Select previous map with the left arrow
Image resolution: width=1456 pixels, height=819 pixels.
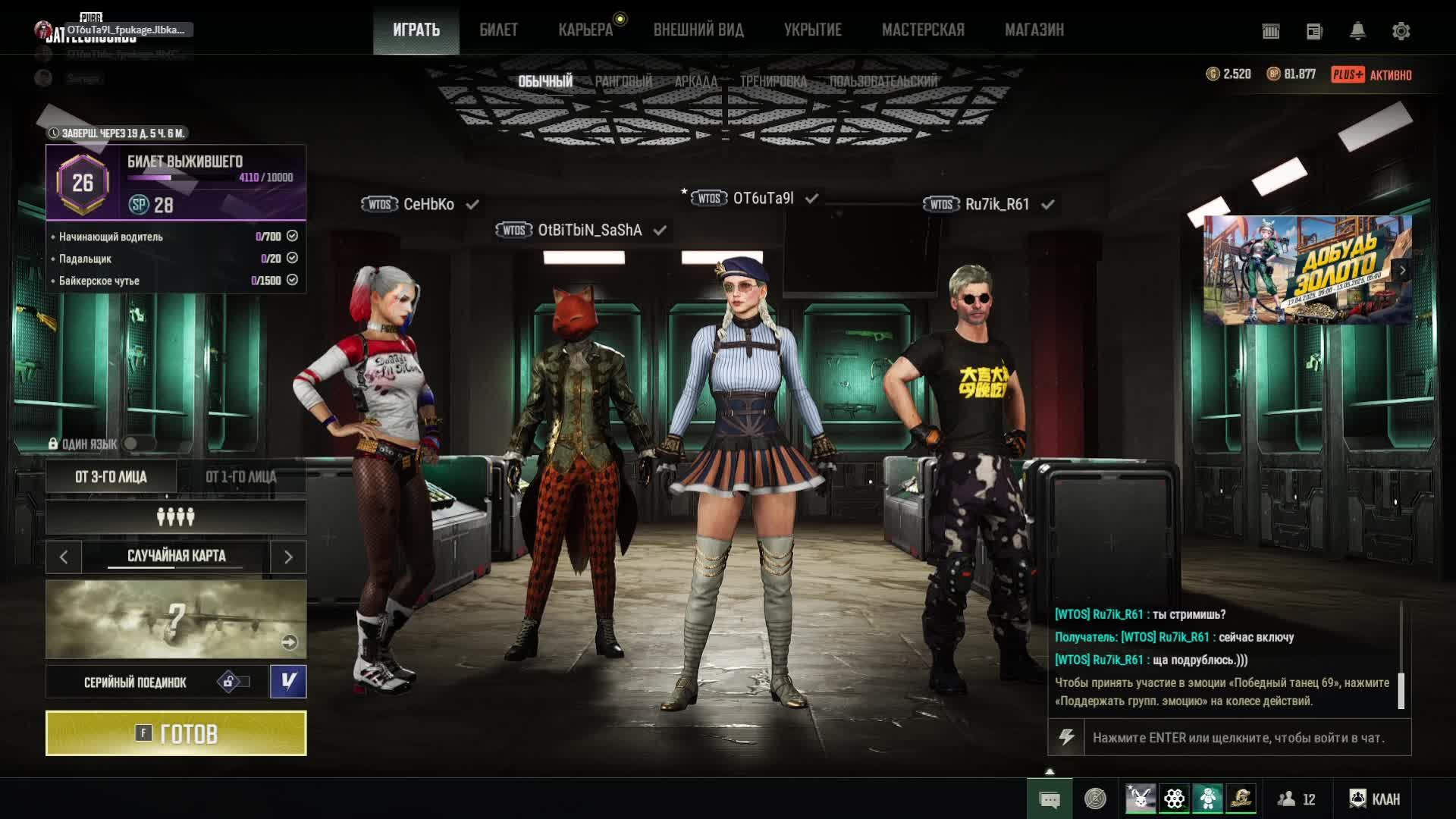pos(64,557)
